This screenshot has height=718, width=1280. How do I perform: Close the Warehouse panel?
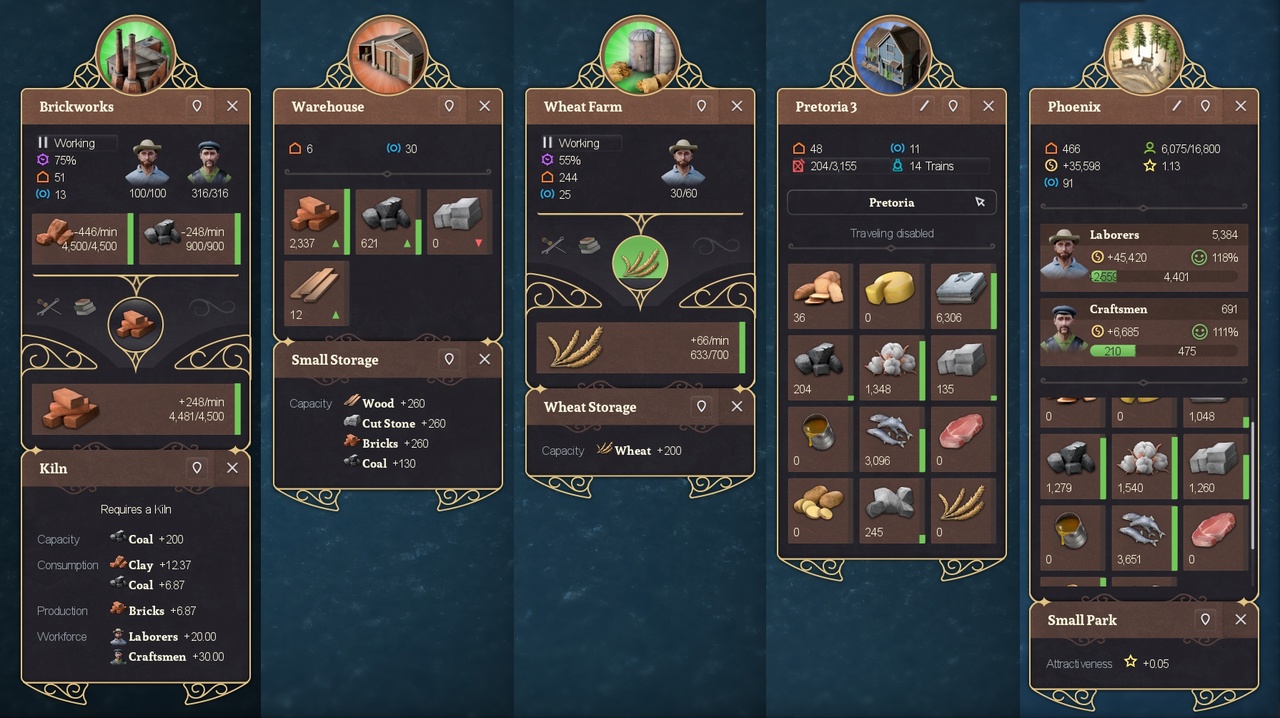click(484, 106)
